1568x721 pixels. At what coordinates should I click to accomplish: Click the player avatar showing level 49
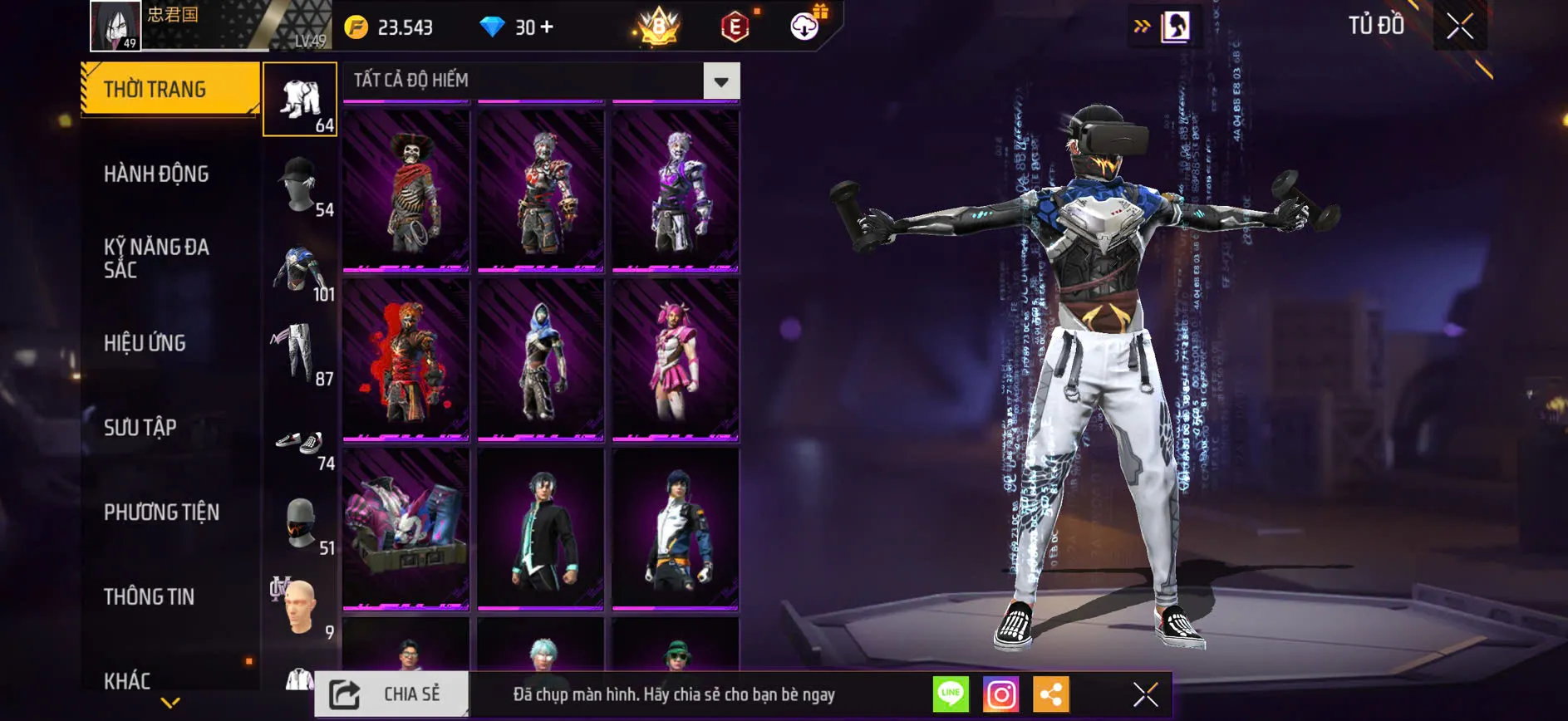coord(114,26)
